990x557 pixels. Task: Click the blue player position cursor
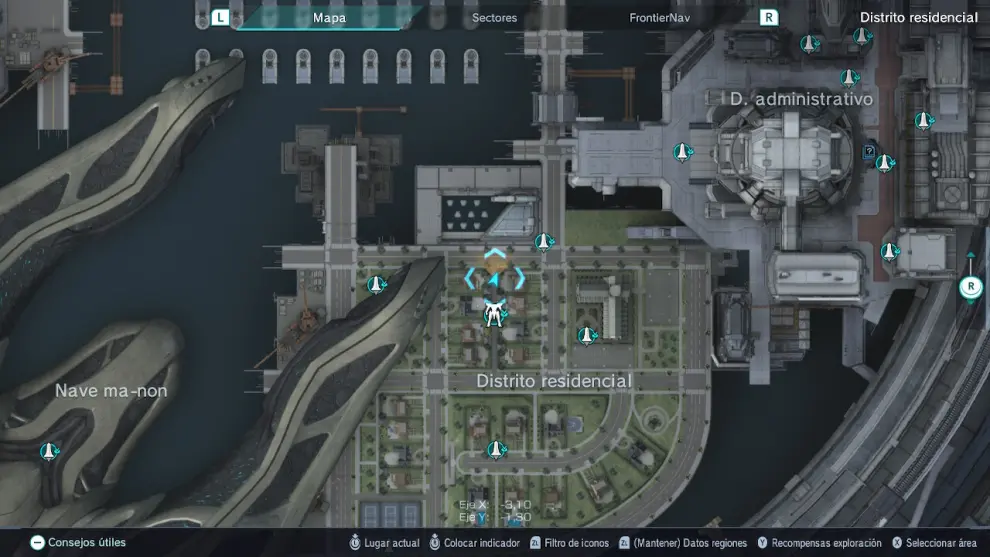click(494, 277)
